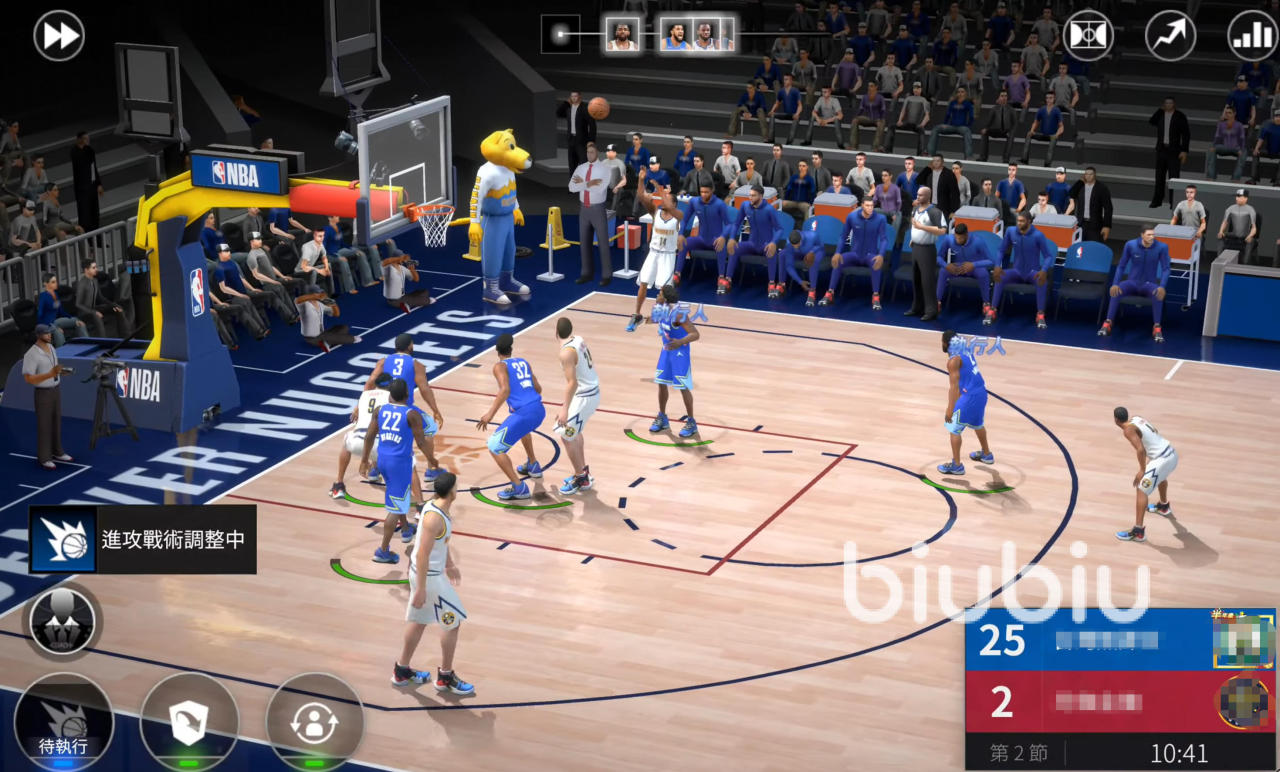Select the grouped player portraits in the timeline

coord(697,35)
